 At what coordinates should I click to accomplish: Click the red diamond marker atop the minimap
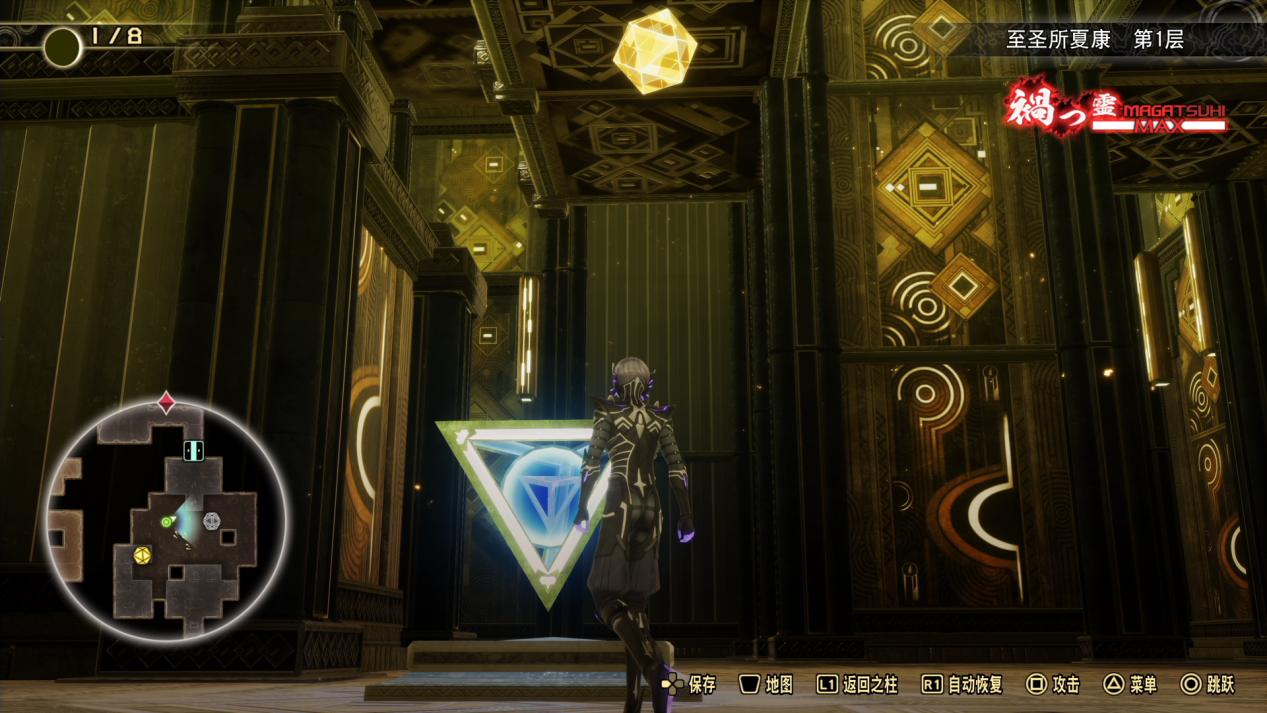coord(166,403)
